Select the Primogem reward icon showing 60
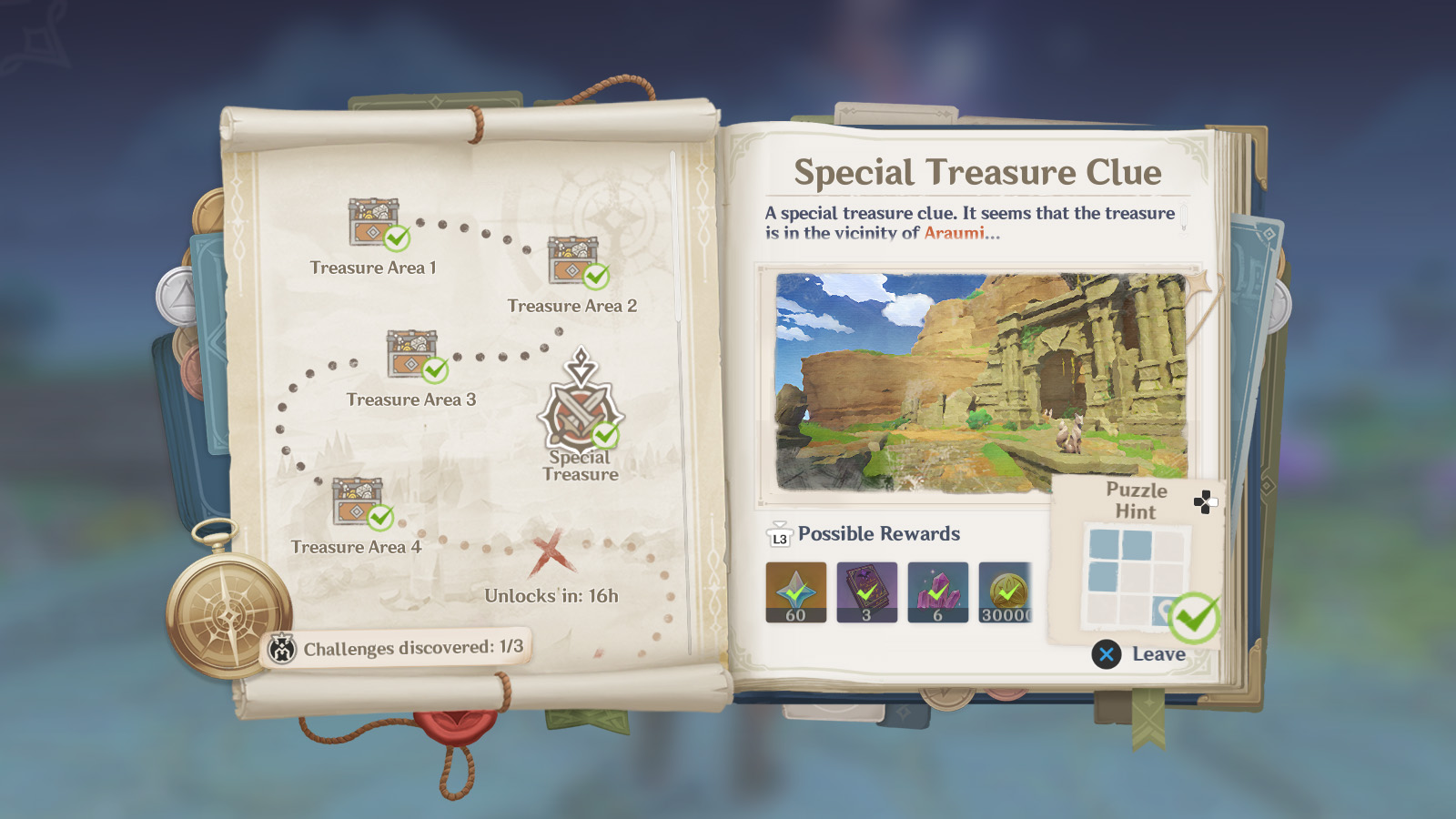Image resolution: width=1456 pixels, height=819 pixels. click(x=795, y=591)
